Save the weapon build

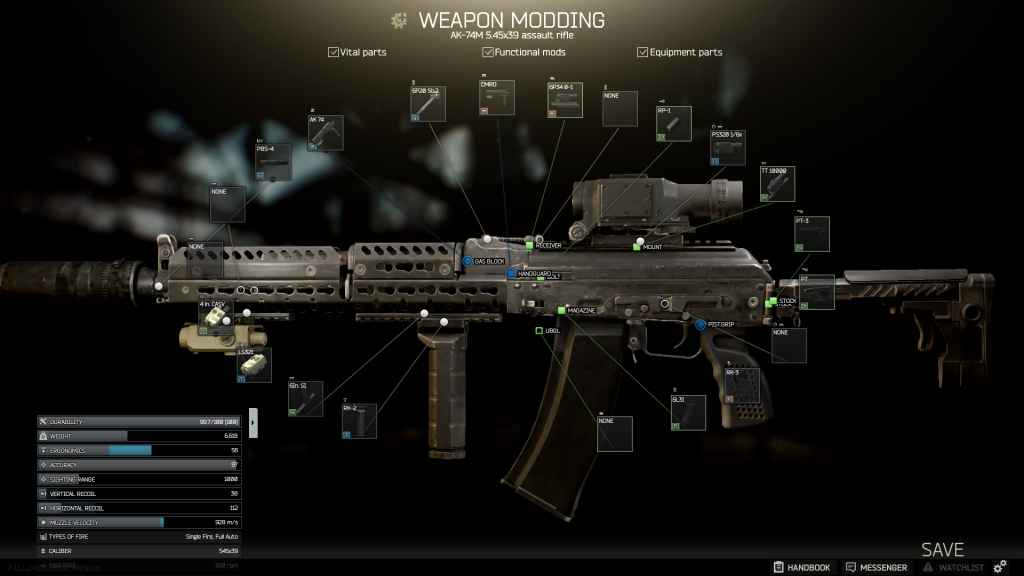[x=942, y=549]
